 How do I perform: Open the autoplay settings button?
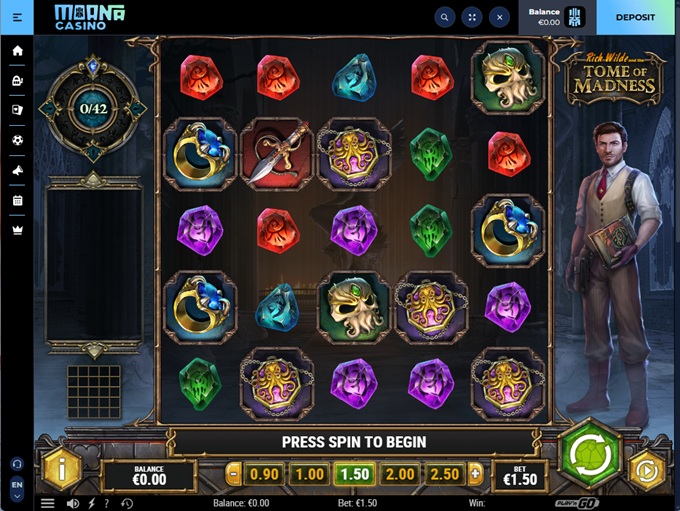[648, 470]
